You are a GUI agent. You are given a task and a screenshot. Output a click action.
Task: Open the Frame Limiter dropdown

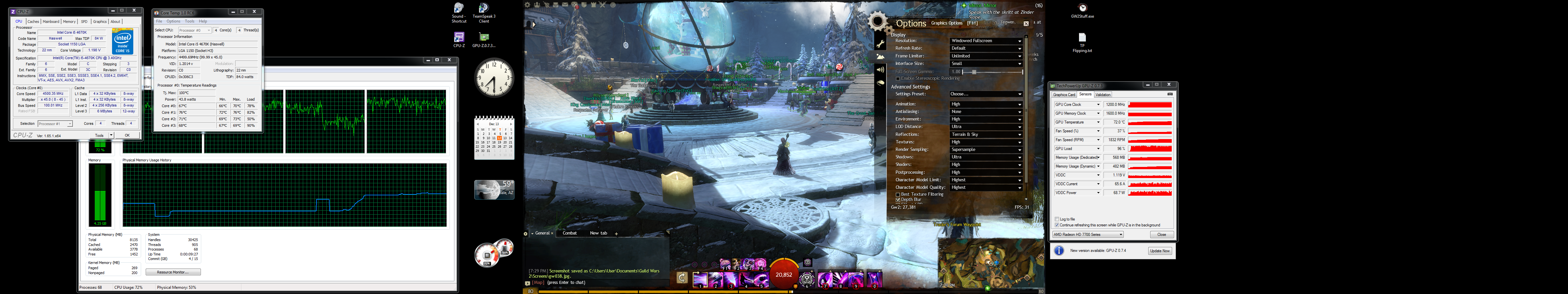pos(986,56)
